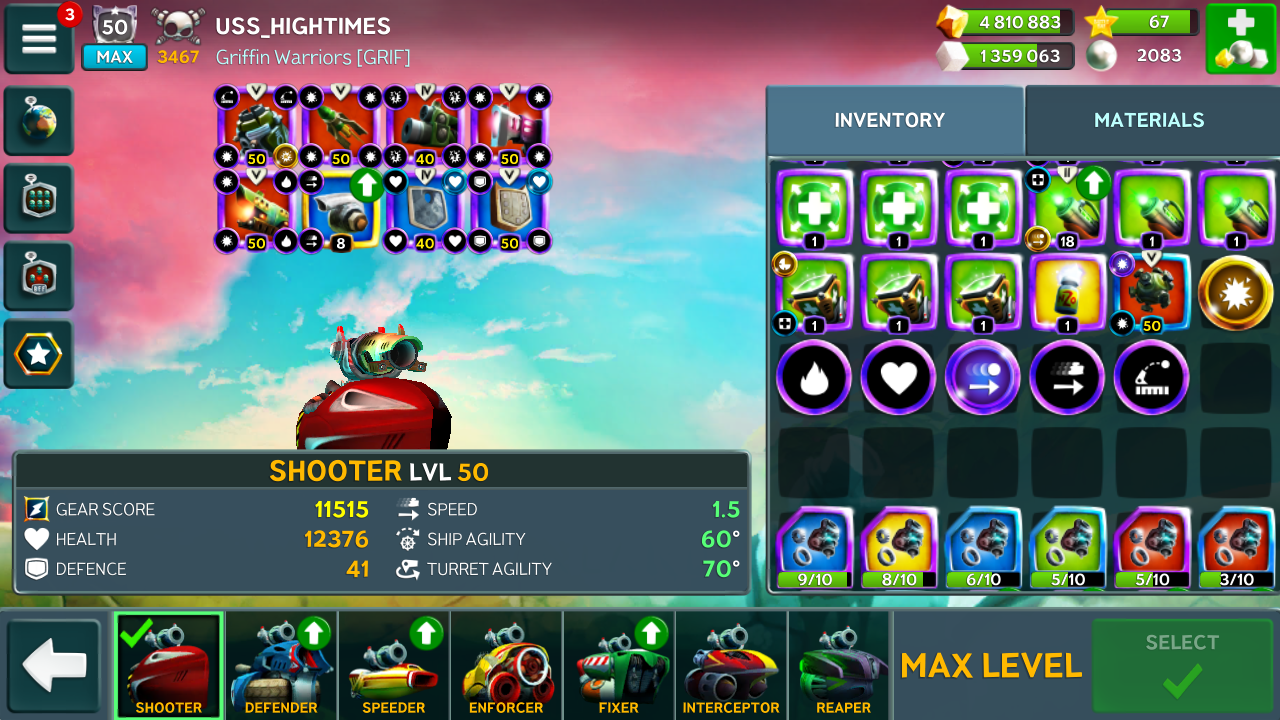
Task: Choose the gold burst perk in inventory
Action: click(x=1236, y=293)
